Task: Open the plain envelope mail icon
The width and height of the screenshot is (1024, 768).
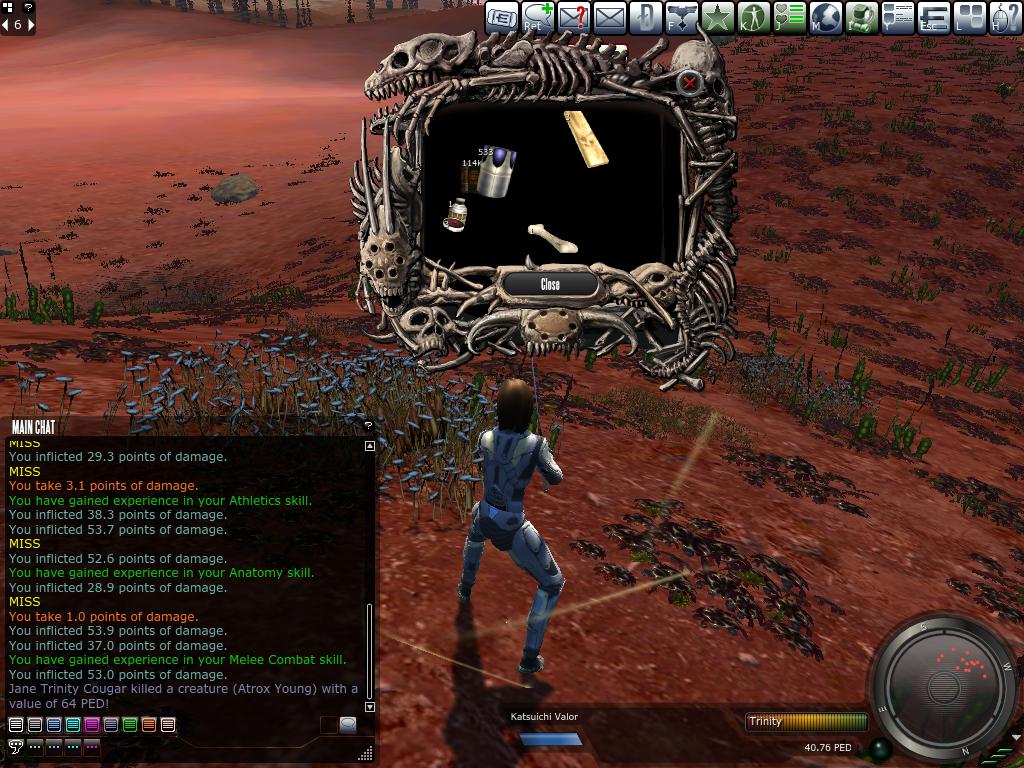Action: (x=610, y=18)
